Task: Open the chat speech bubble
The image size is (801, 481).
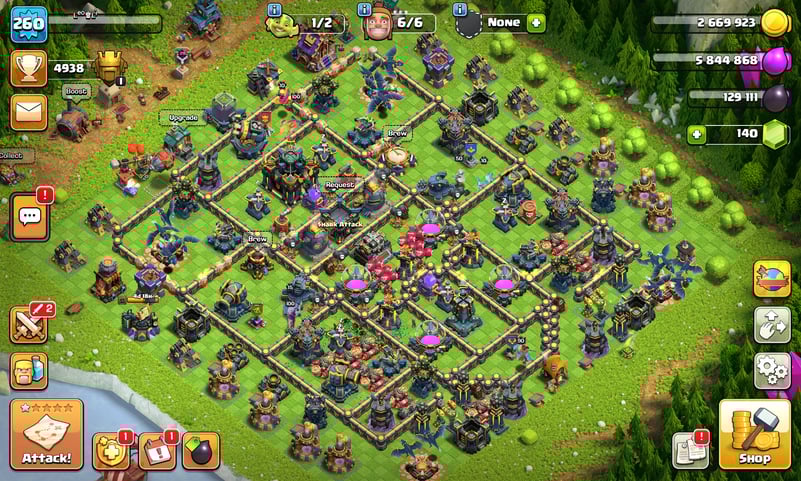Action: click(29, 216)
